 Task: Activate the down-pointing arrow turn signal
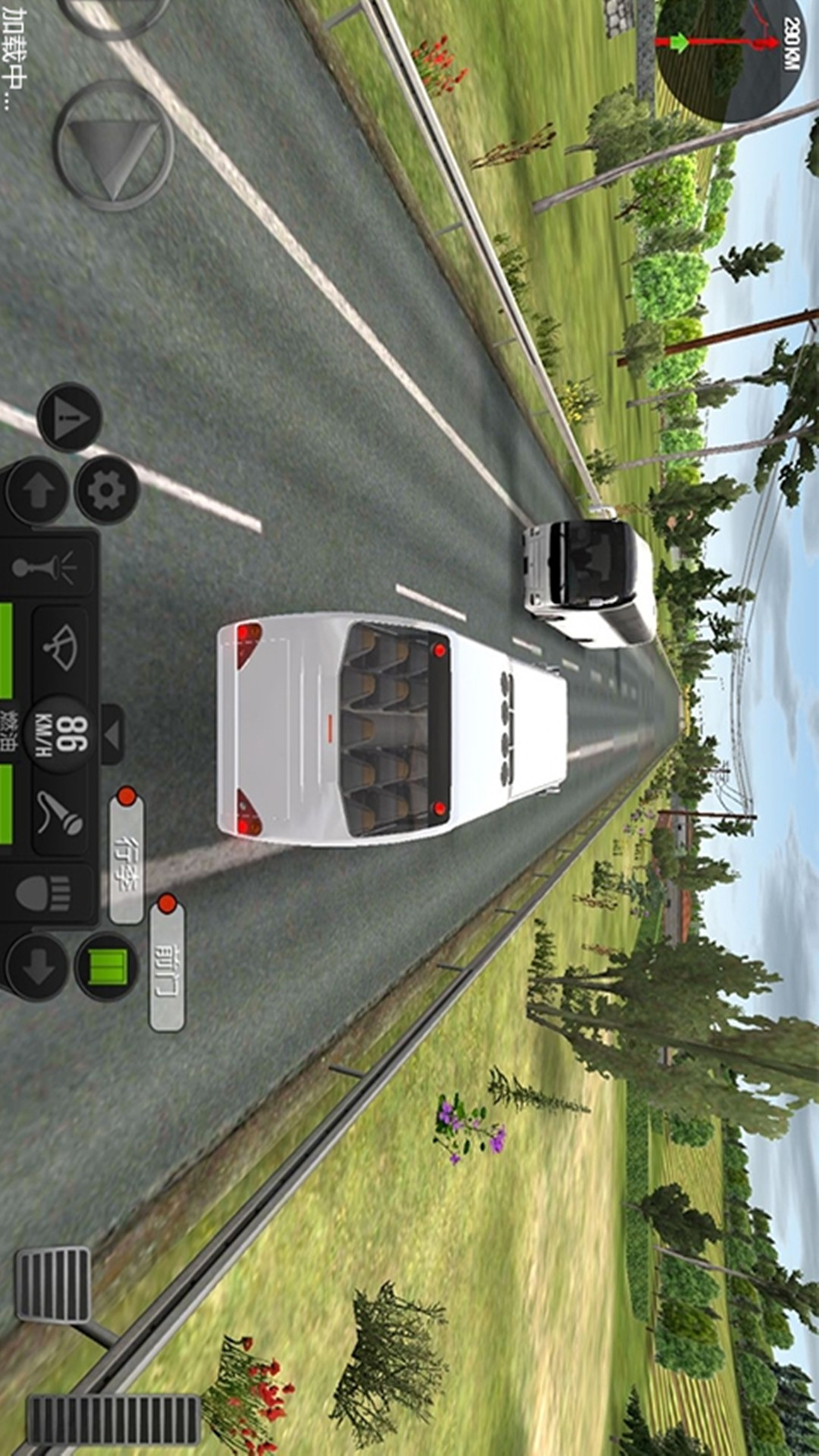tap(36, 967)
